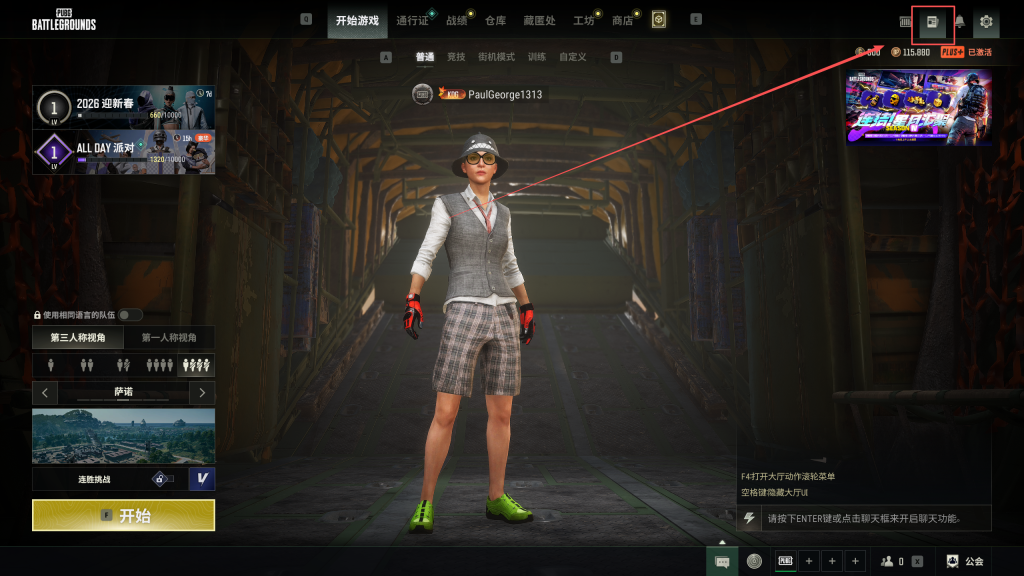Image resolution: width=1024 pixels, height=576 pixels.
Task: Open the 公会 clan button
Action: [x=966, y=561]
